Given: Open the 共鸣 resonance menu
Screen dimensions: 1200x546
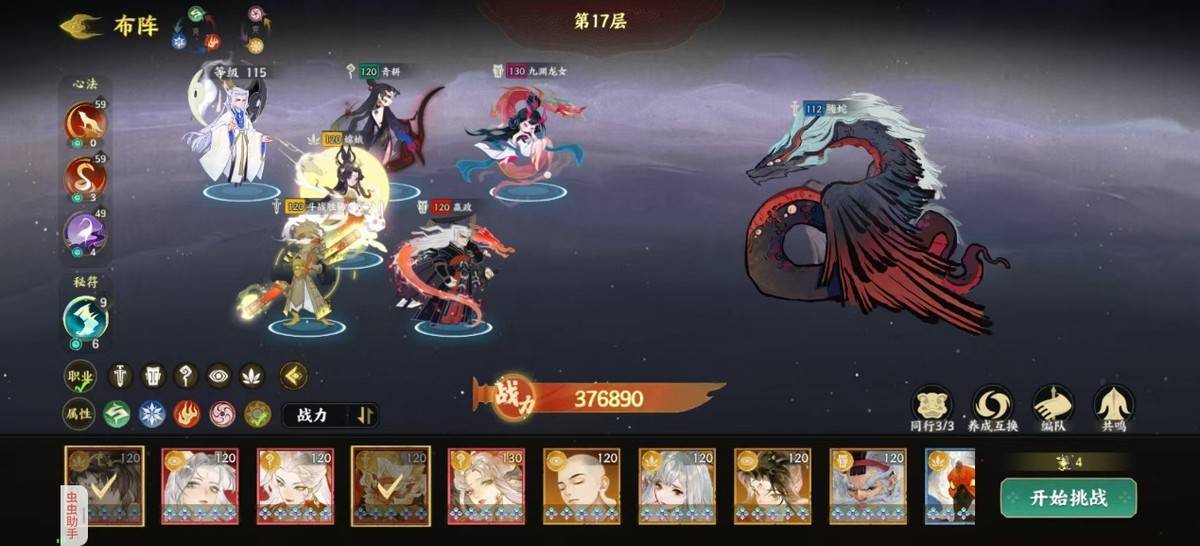Looking at the screenshot, I should 1112,404.
